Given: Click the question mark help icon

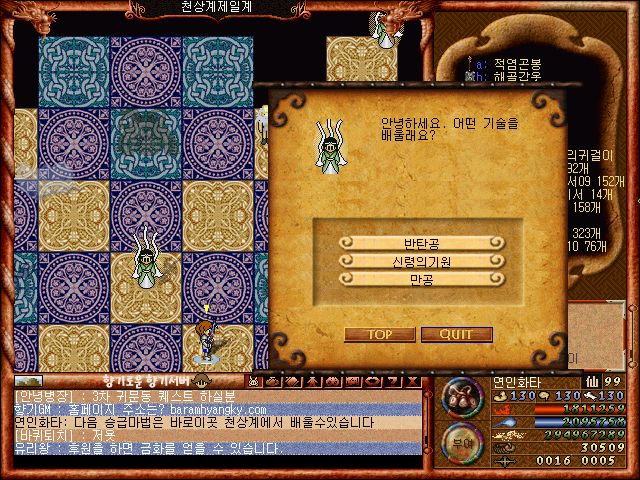Looking at the screenshot, I should click(x=393, y=381).
